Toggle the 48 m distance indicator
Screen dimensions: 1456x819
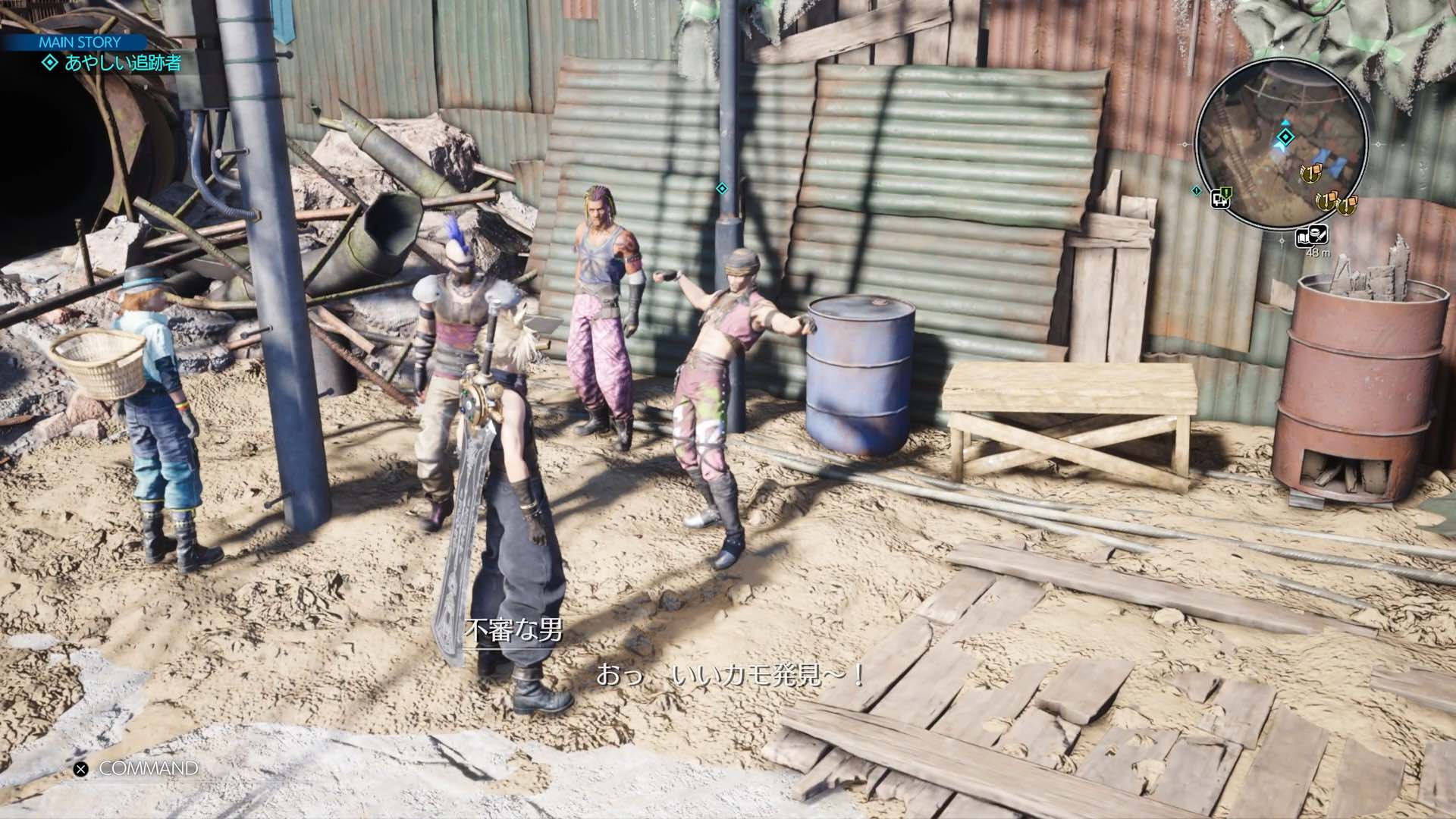(x=1316, y=253)
